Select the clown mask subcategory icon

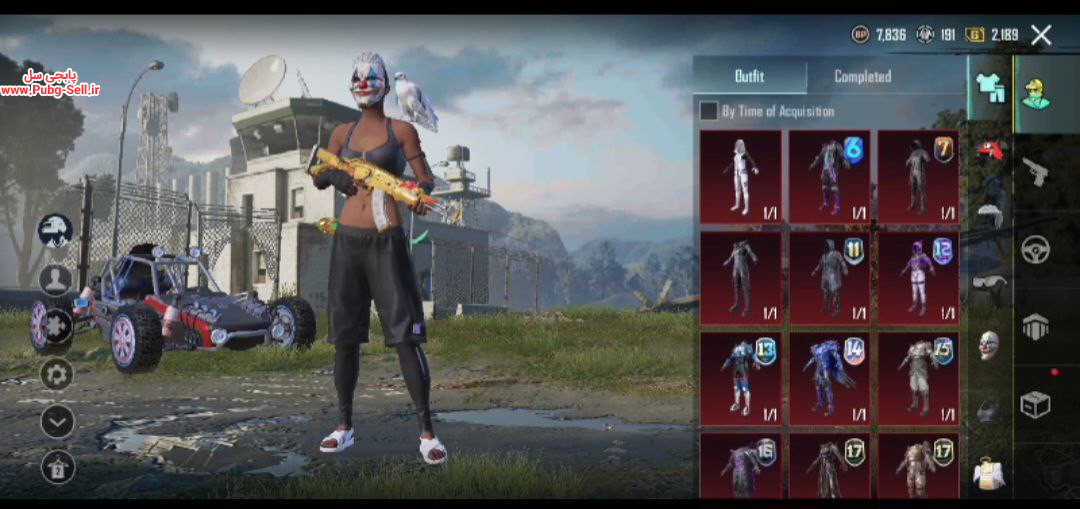(x=988, y=345)
